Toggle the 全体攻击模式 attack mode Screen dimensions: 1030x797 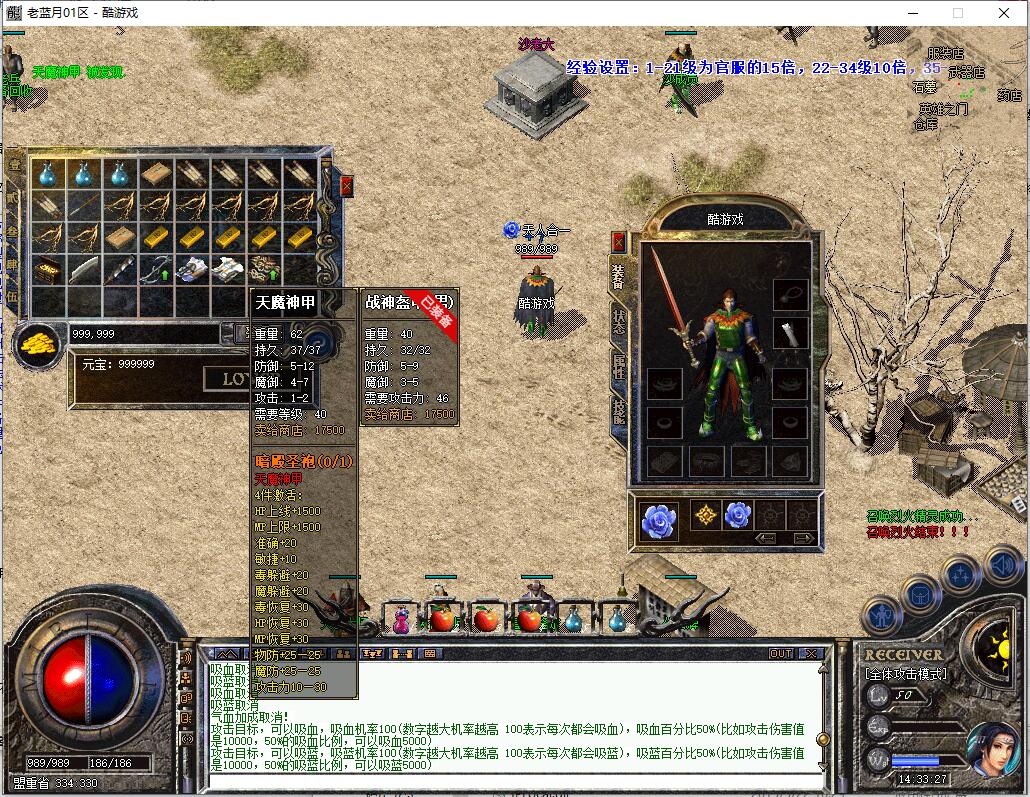[906, 674]
